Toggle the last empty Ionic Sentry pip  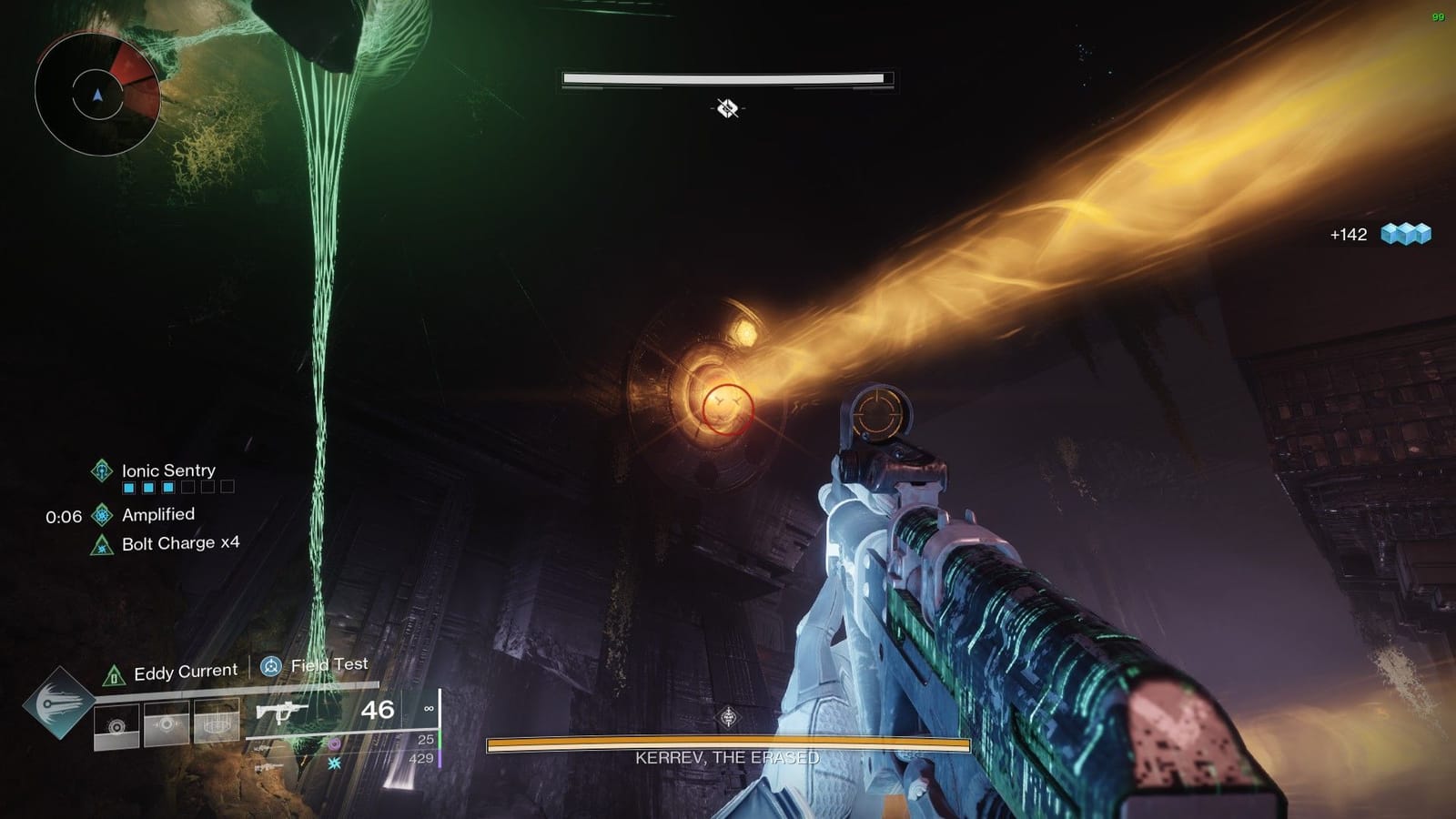227,487
